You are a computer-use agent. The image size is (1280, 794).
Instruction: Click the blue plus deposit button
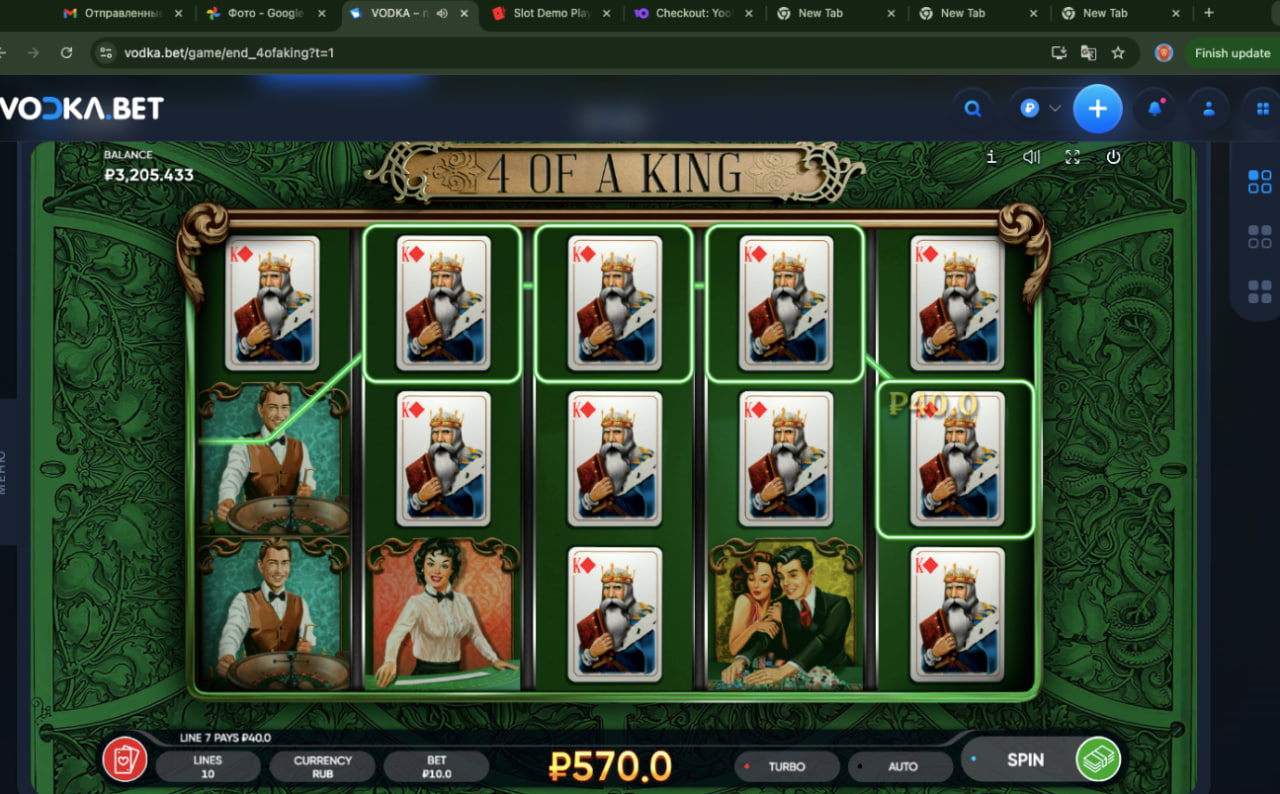pyautogui.click(x=1098, y=109)
